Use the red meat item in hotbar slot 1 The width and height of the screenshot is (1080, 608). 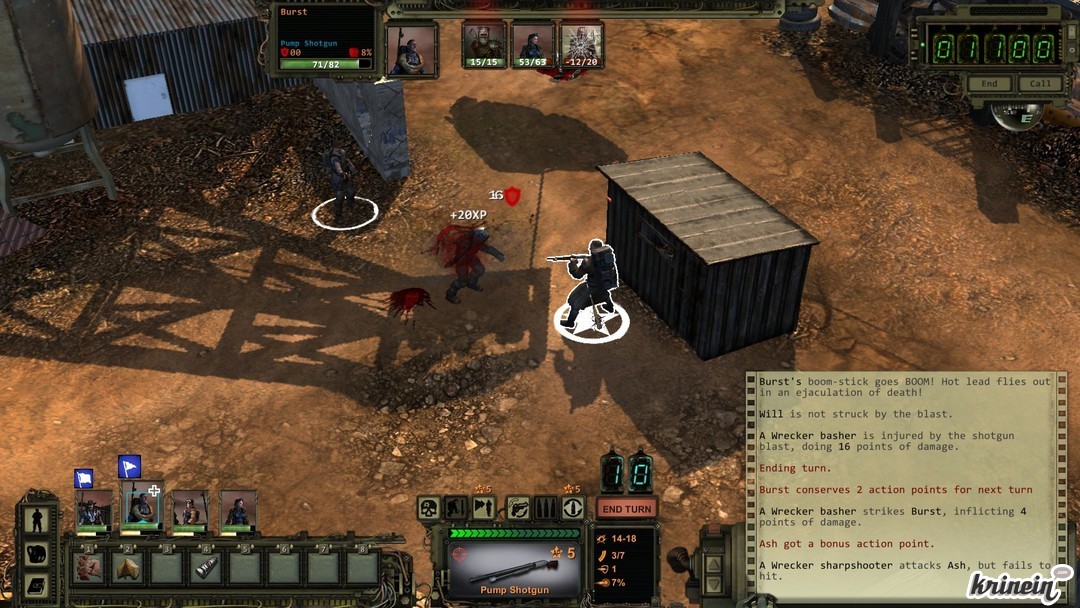pyautogui.click(x=88, y=568)
